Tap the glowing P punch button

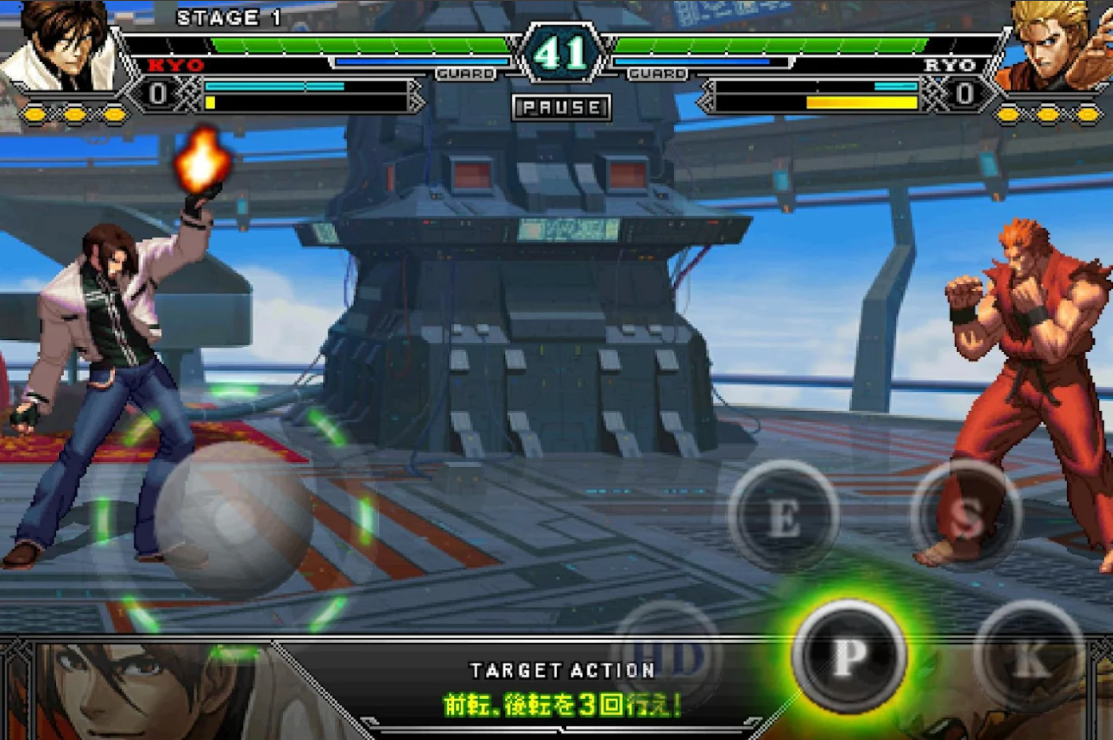point(848,656)
